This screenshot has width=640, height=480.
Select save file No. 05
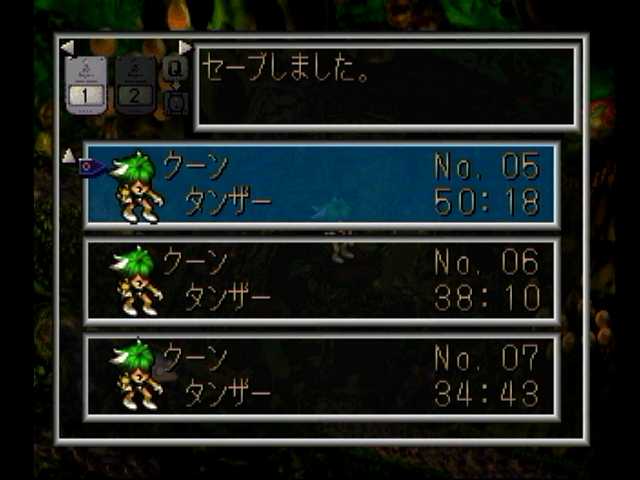[x=322, y=184]
